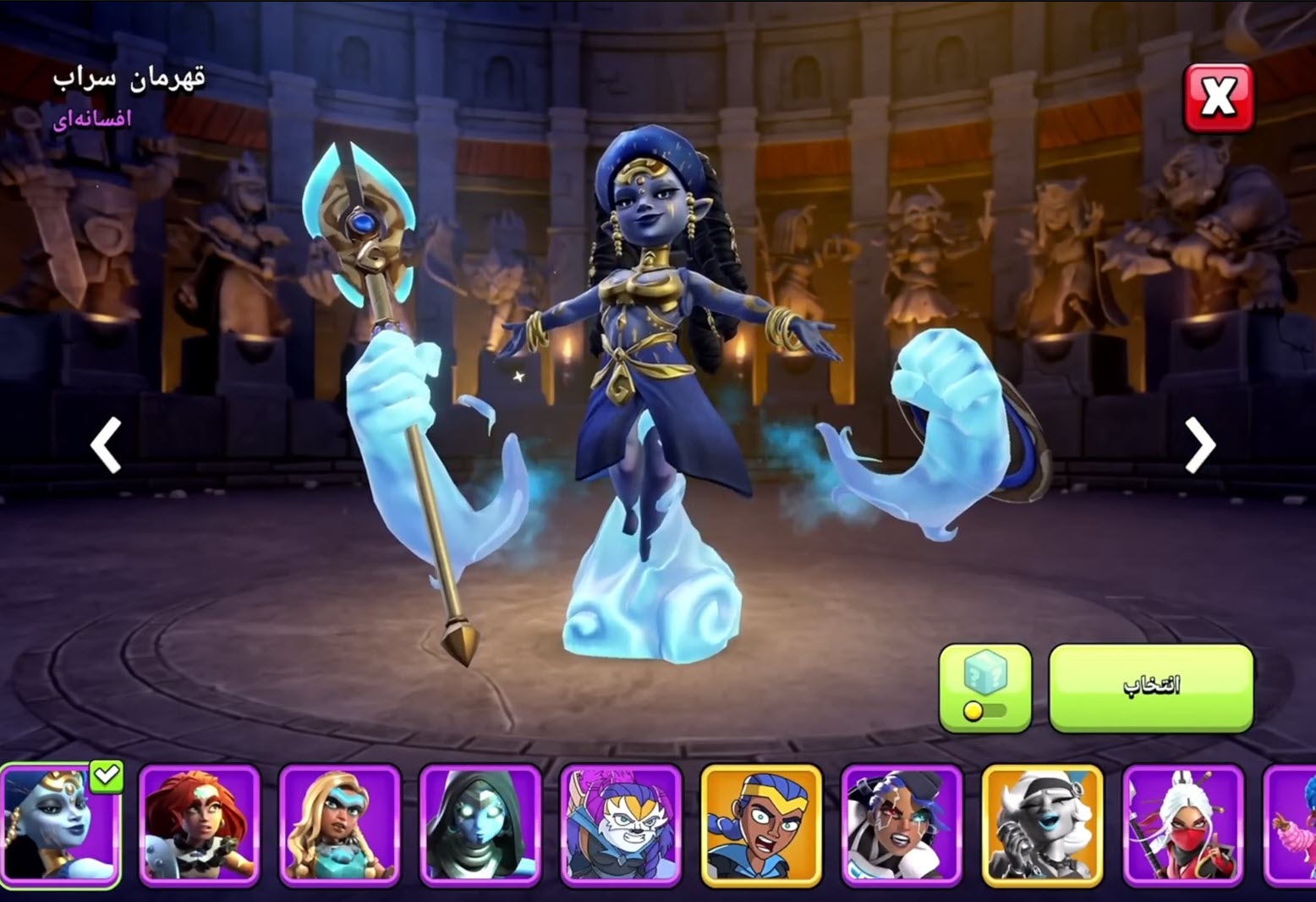Select the blue genie skin thumbnail with checkmark
Viewport: 1316px width, 902px height.
[x=60, y=825]
